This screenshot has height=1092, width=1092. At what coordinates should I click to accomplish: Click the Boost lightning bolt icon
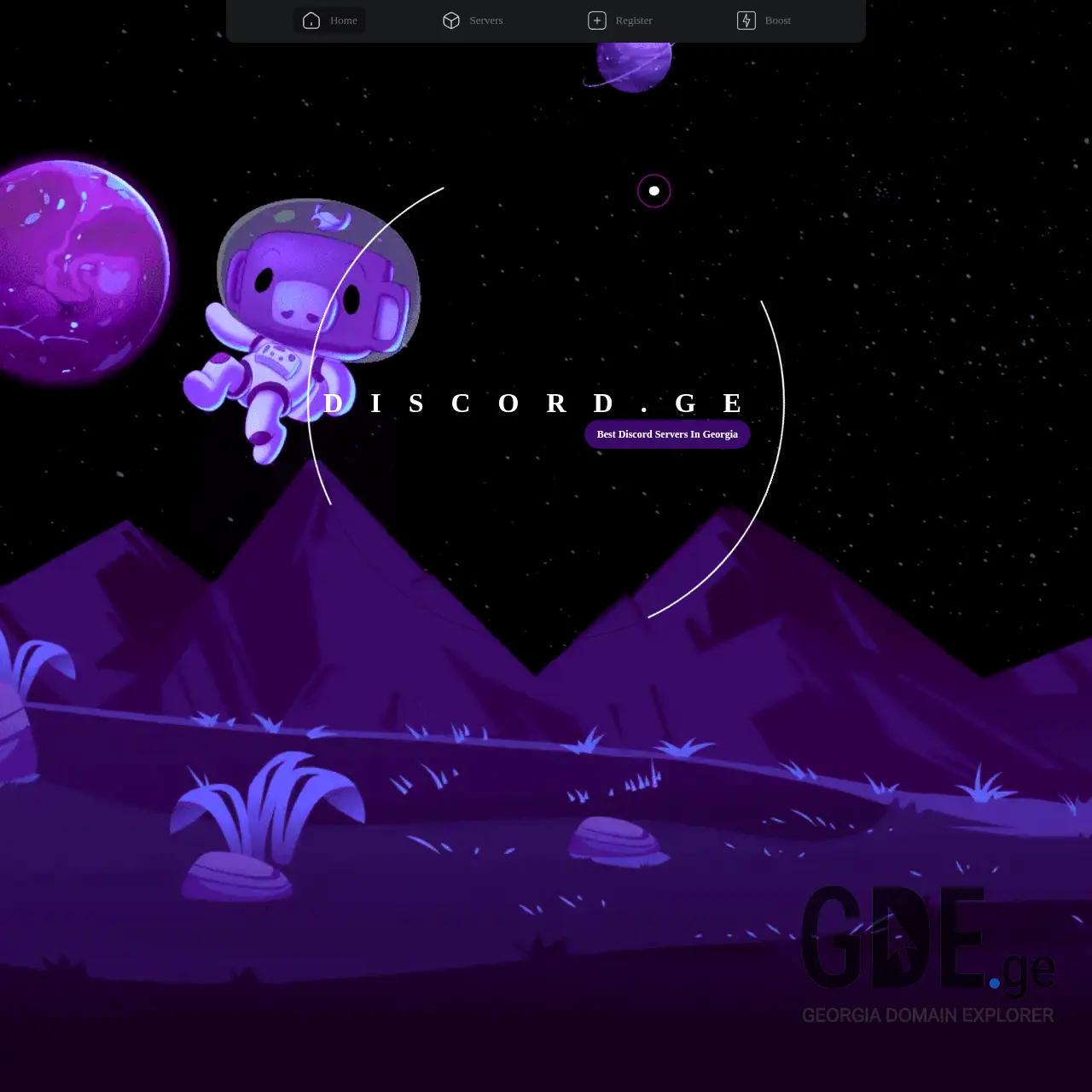pyautogui.click(x=745, y=20)
